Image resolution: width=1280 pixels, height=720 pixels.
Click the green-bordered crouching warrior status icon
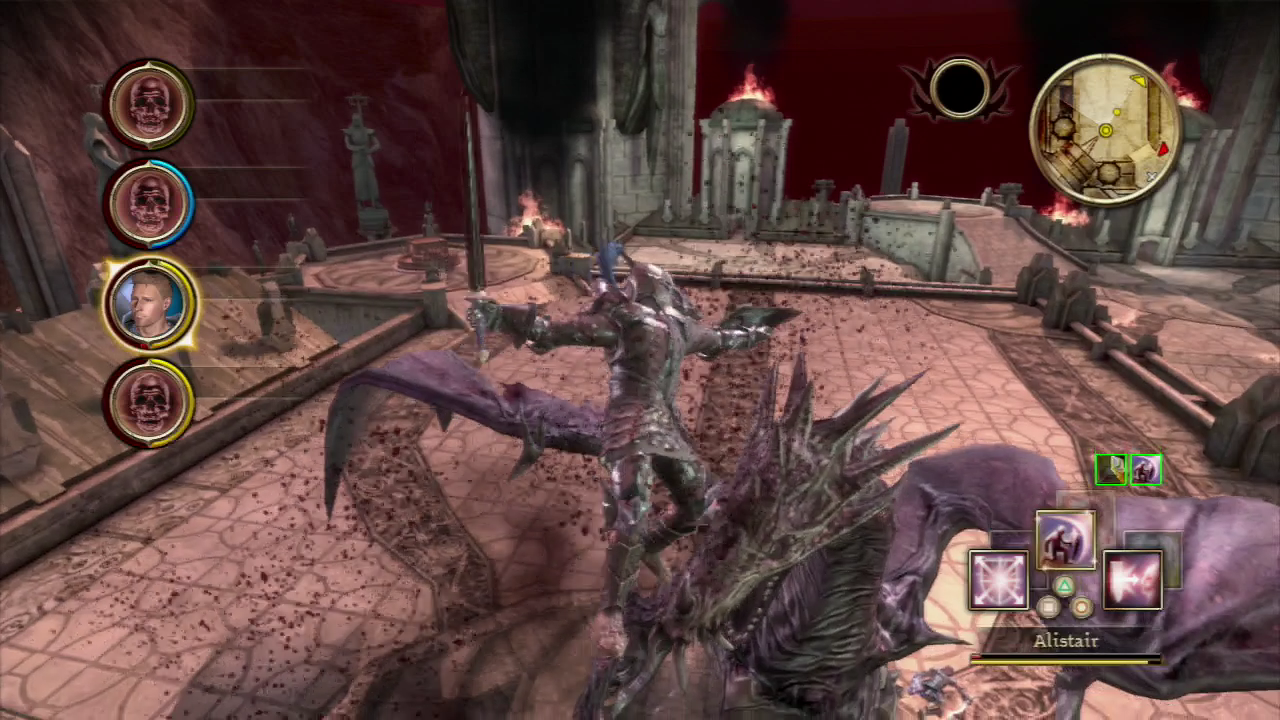1145,469
